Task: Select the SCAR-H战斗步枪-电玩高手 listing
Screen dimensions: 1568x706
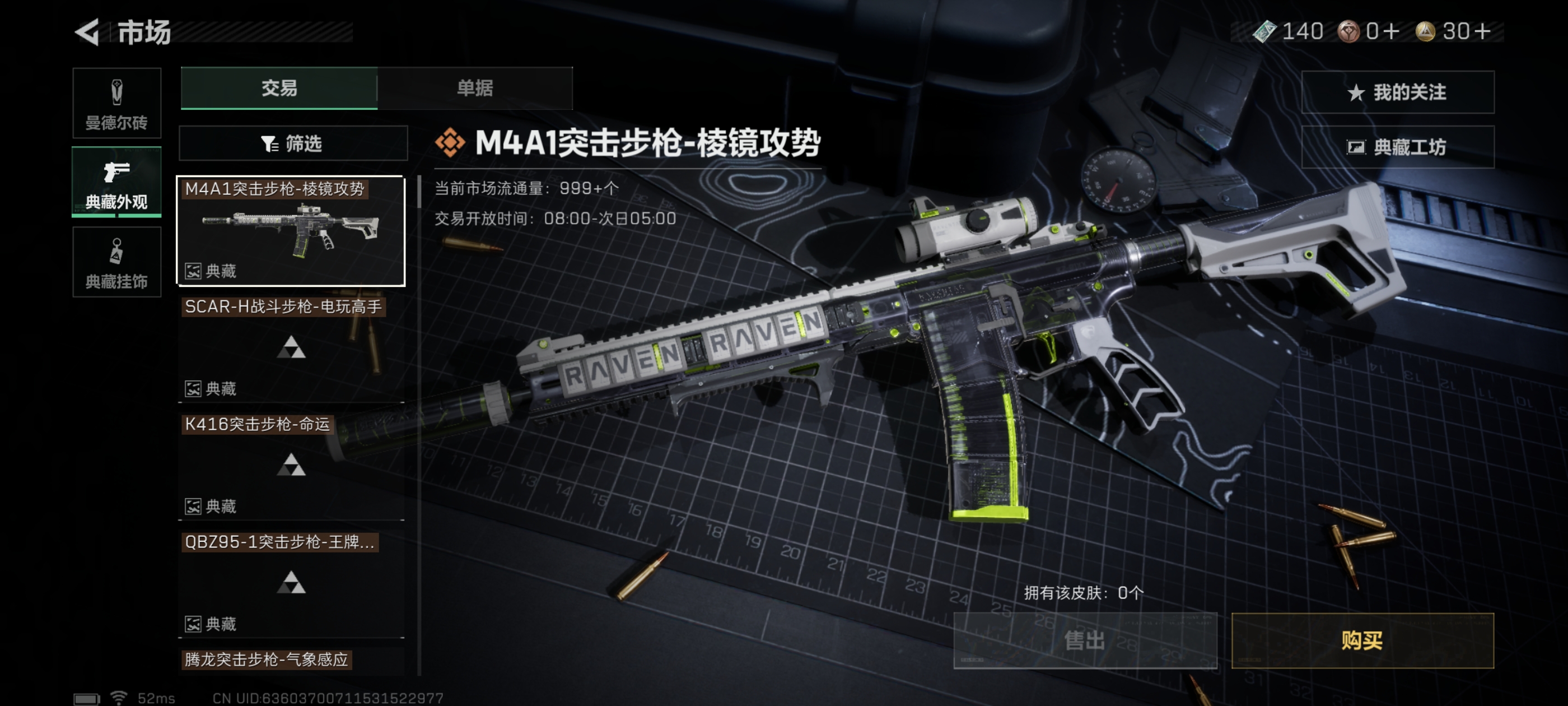Action: [x=291, y=349]
